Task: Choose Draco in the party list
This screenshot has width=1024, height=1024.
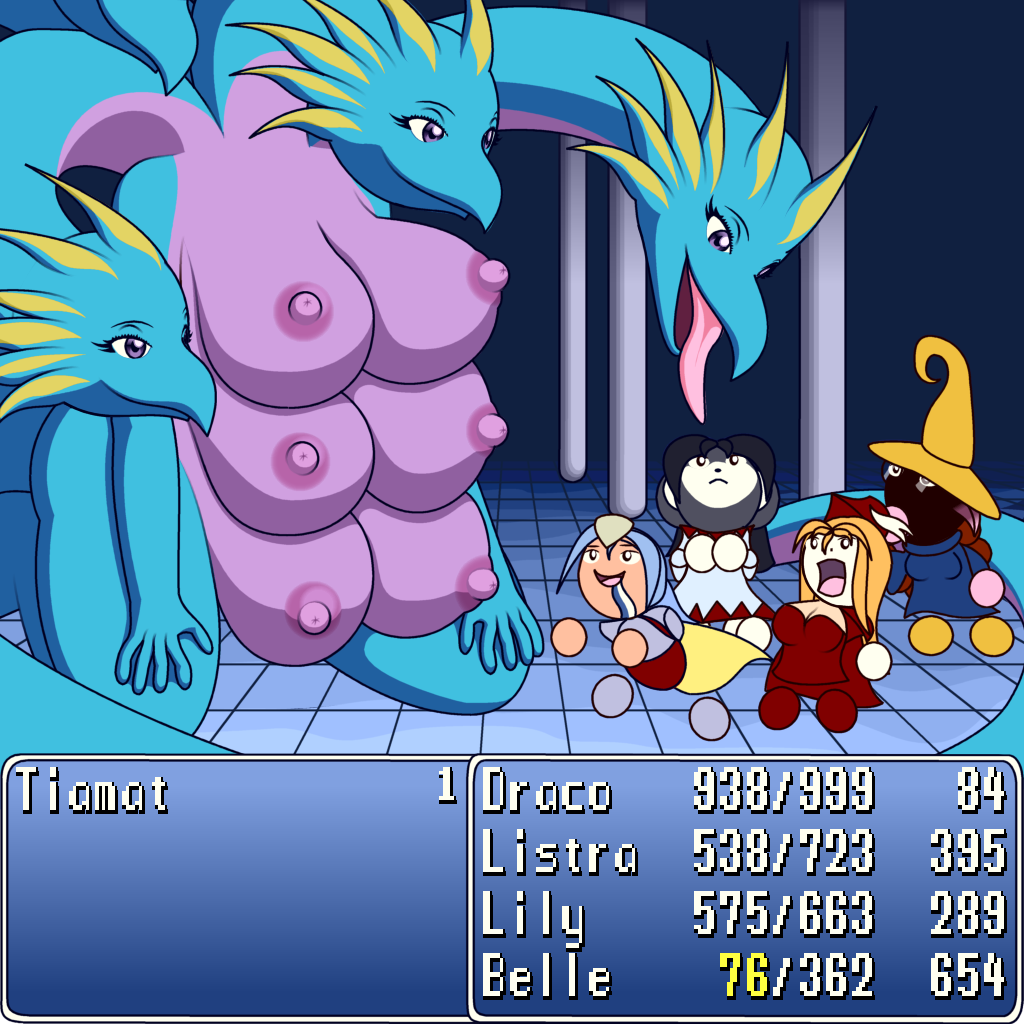Action: point(546,793)
